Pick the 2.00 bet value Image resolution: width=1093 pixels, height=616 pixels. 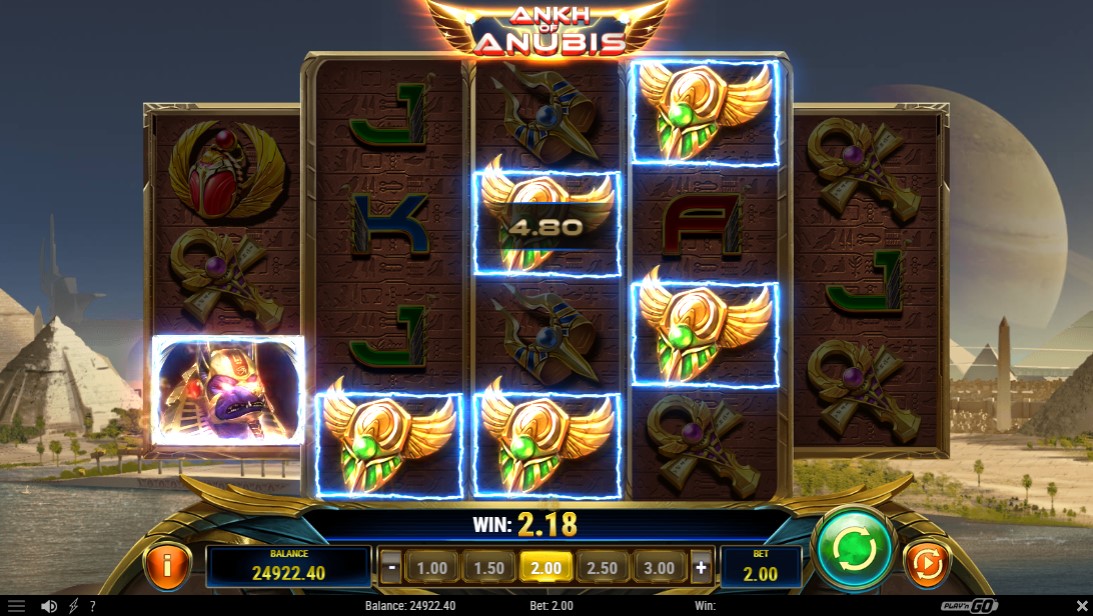coord(546,567)
